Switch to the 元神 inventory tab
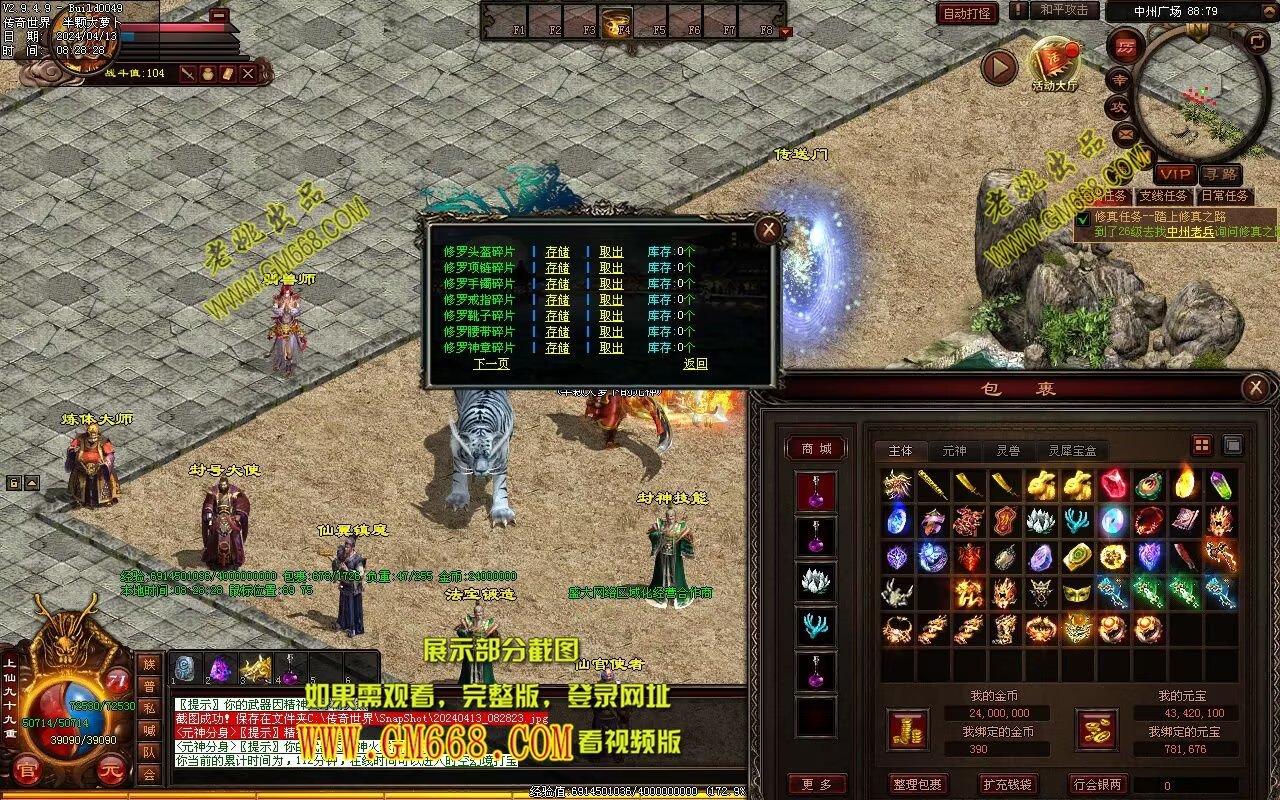Image resolution: width=1280 pixels, height=800 pixels. (954, 451)
